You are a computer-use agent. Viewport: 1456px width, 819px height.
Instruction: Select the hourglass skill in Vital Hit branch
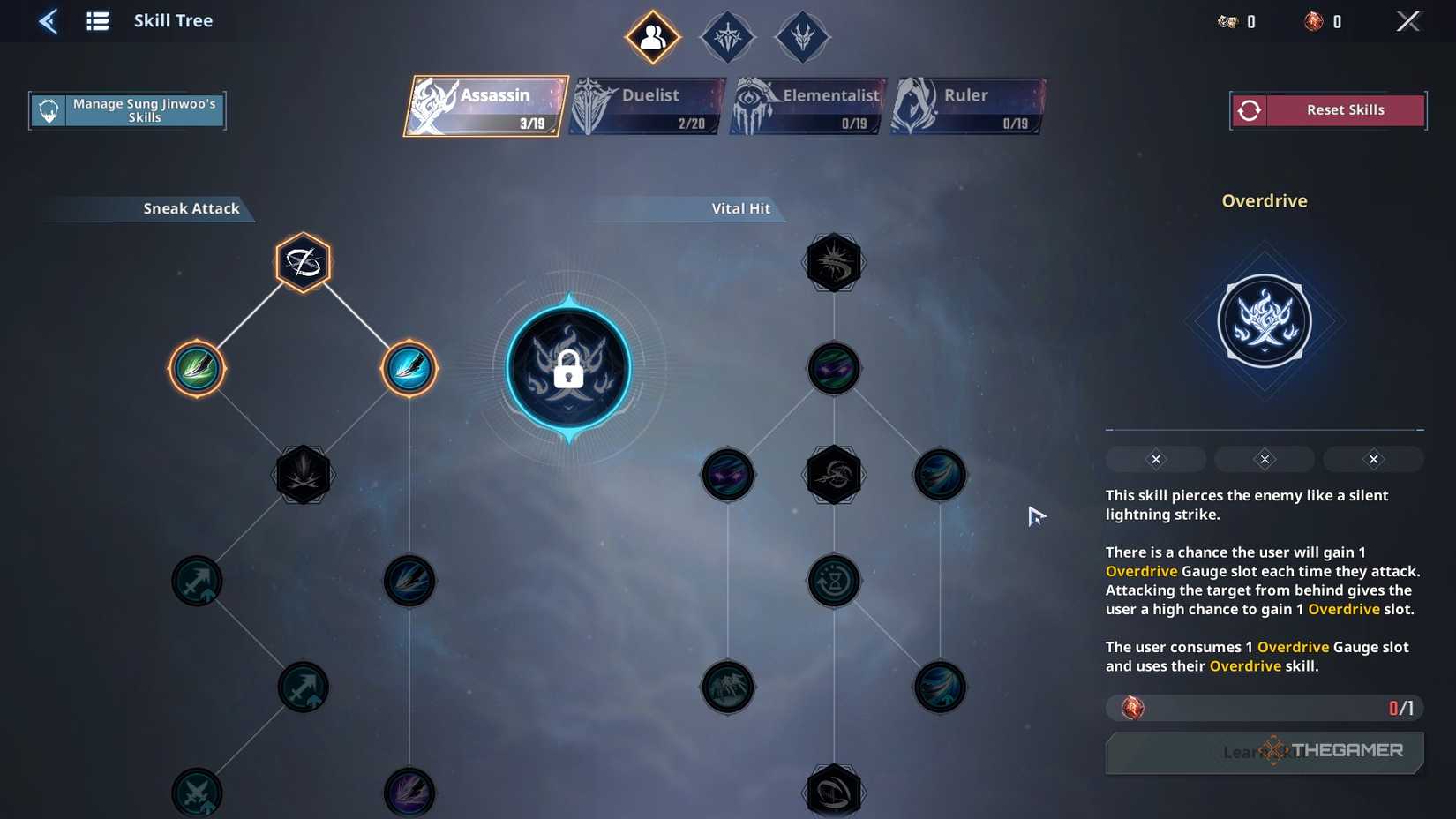[x=833, y=581]
